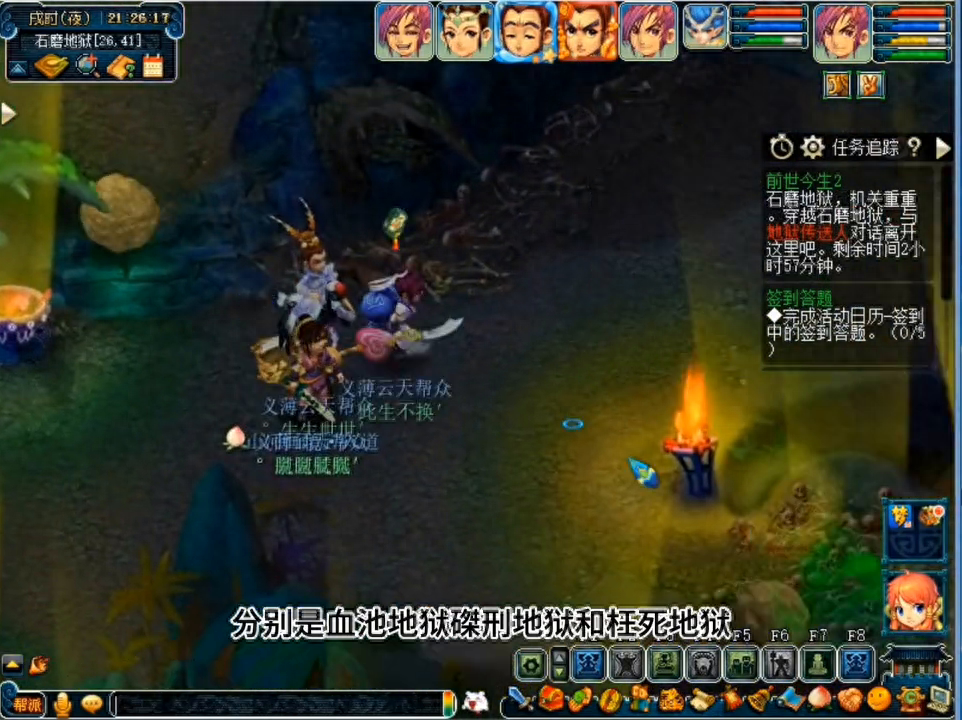Open the sword icon in bottom toolbar
Screen dimensions: 962x720
coord(520,698)
